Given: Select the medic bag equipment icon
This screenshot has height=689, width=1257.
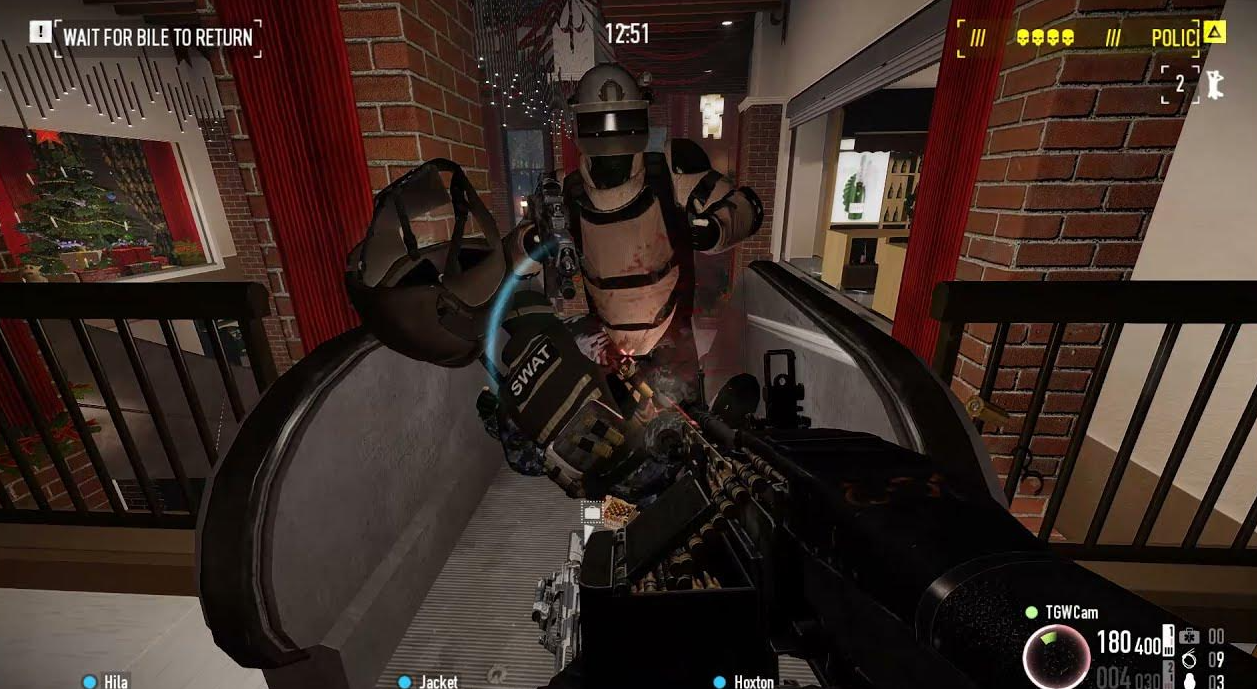Looking at the screenshot, I should (1189, 637).
